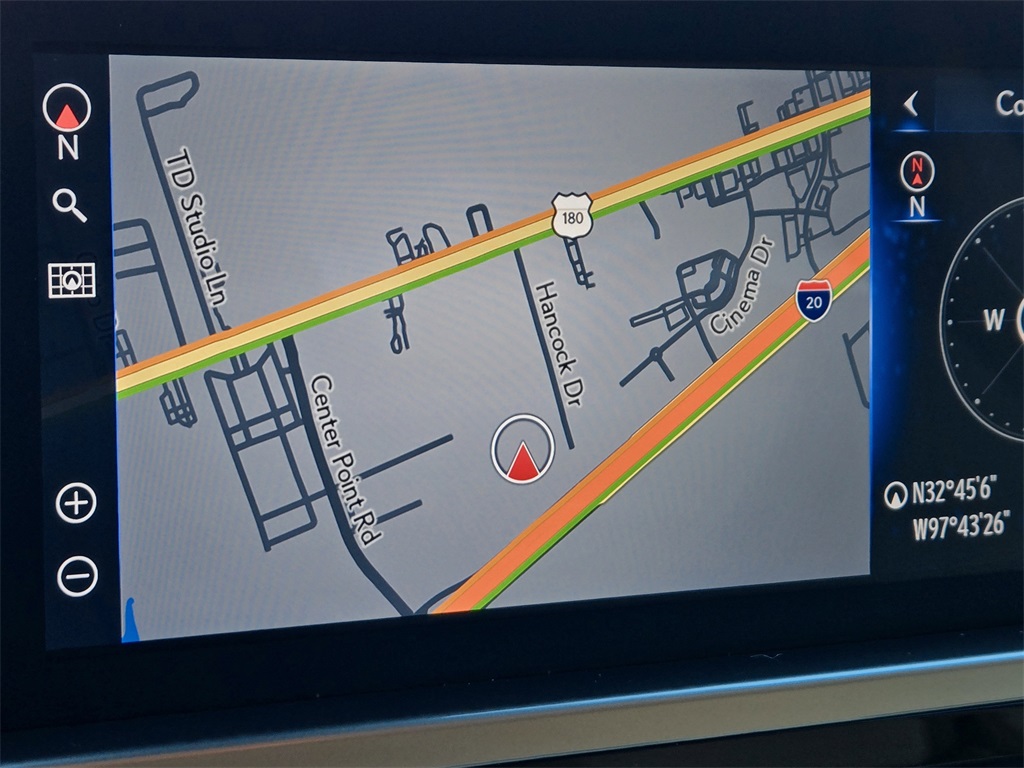
Task: Tap the large compass dial
Action: tap(986, 320)
